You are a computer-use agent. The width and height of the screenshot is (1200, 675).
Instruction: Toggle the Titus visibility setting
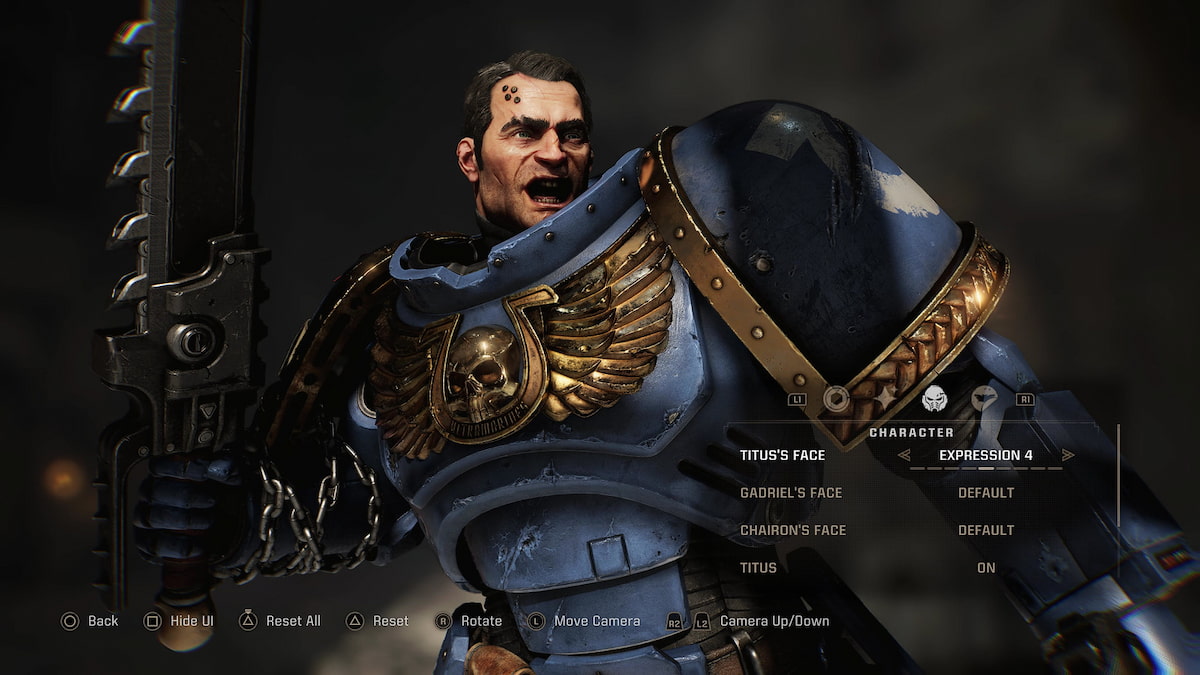point(986,568)
